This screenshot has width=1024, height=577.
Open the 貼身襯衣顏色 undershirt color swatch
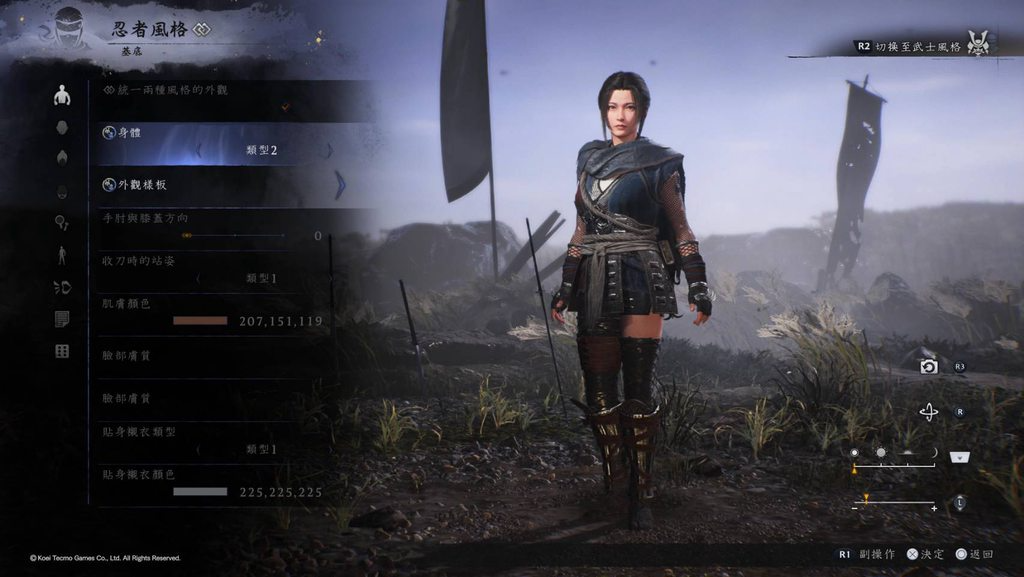coord(200,492)
